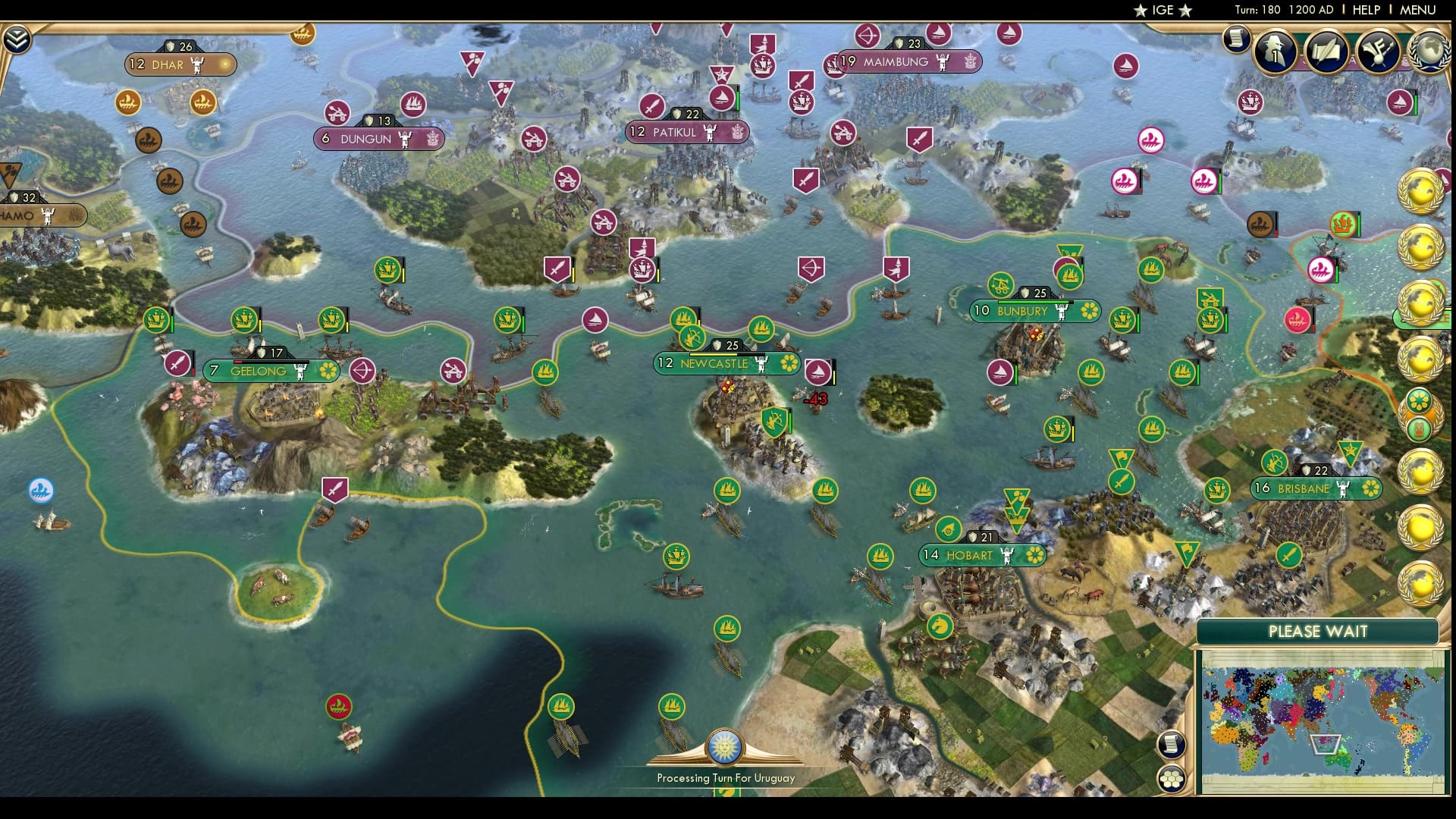Open HELP from the top bar
The image size is (1456, 819).
coord(1365,11)
